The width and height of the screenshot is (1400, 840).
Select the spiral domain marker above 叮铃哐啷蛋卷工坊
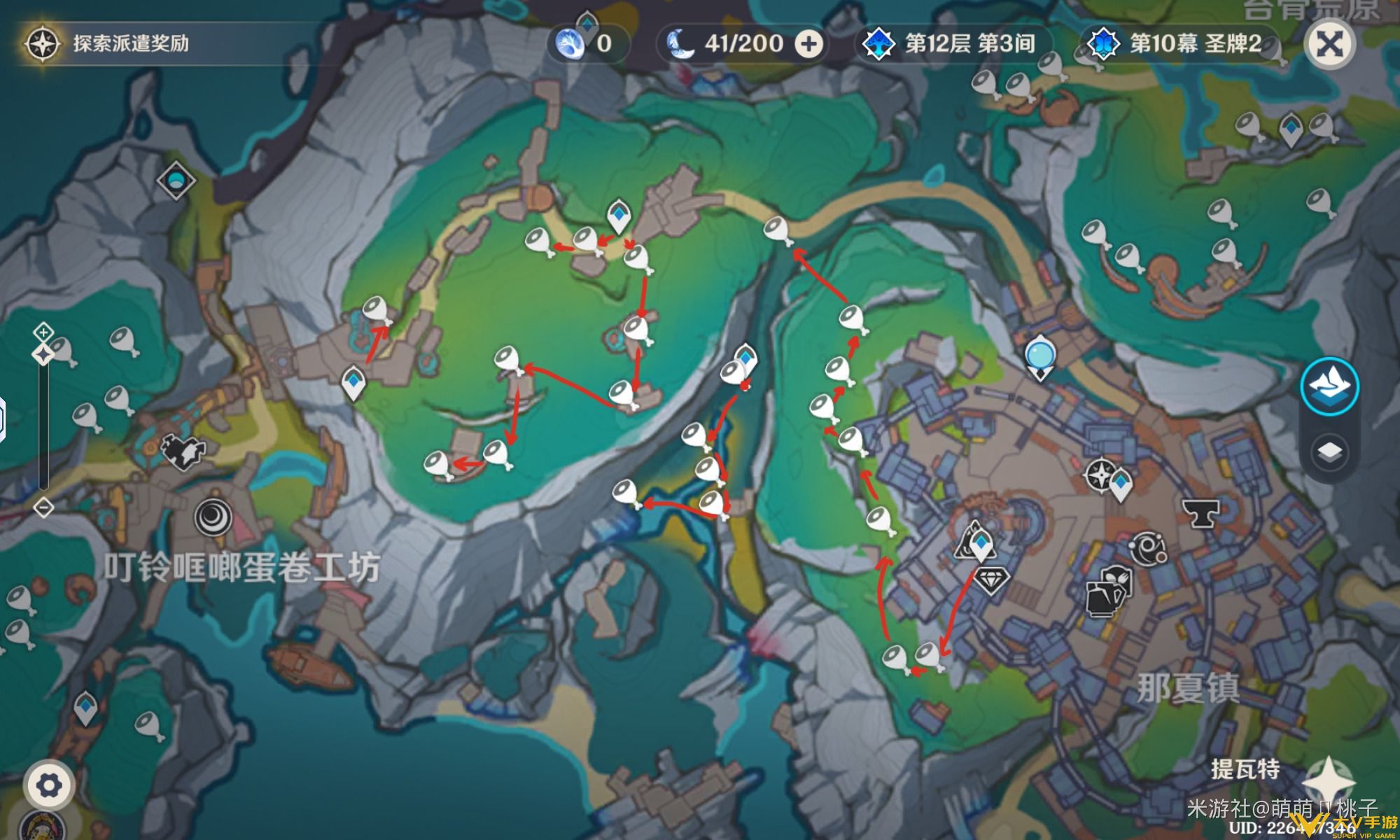(213, 517)
